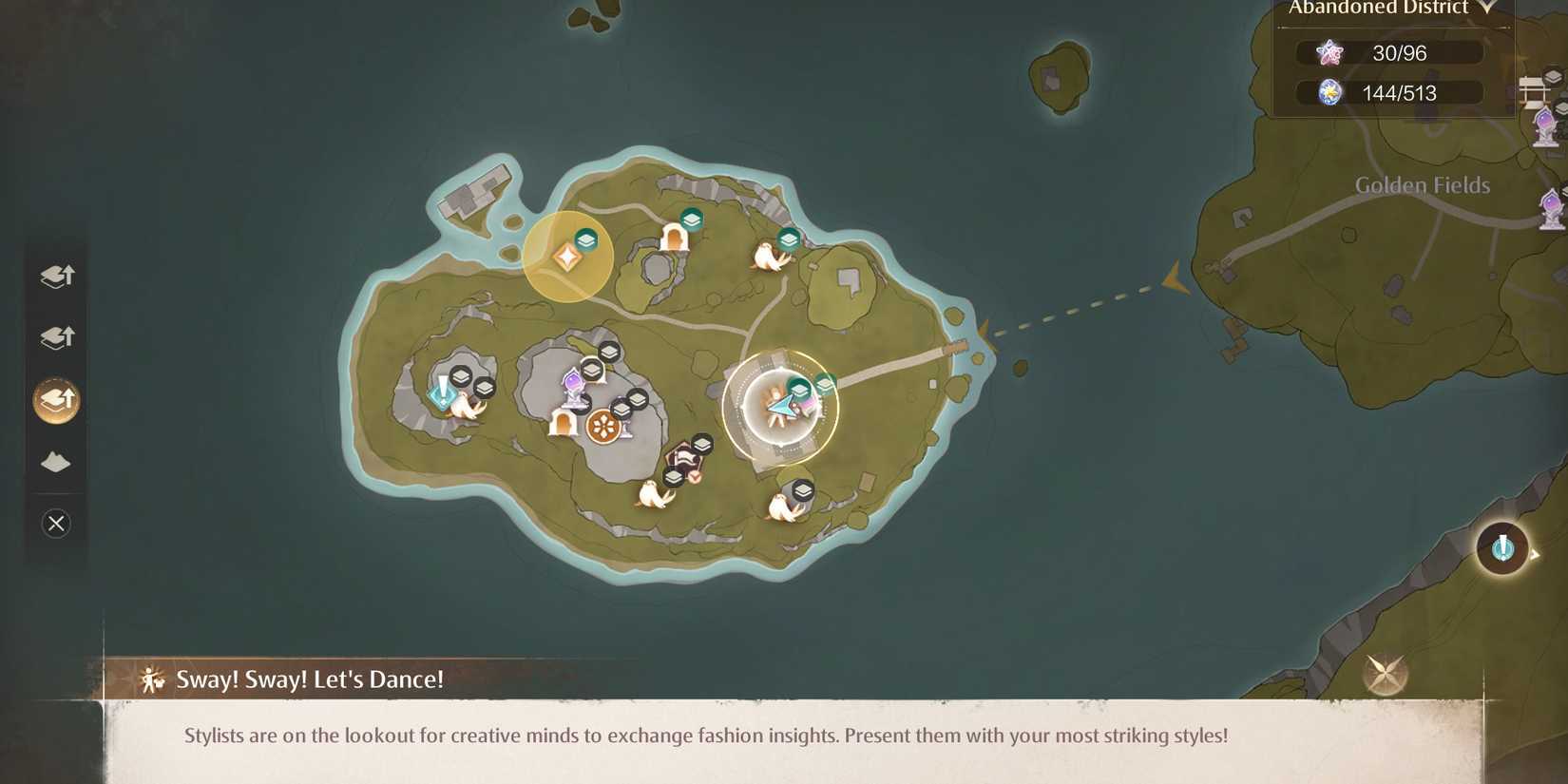This screenshot has height=784, width=1568.
Task: Click the glowing yellow circle area marker
Action: point(567,255)
